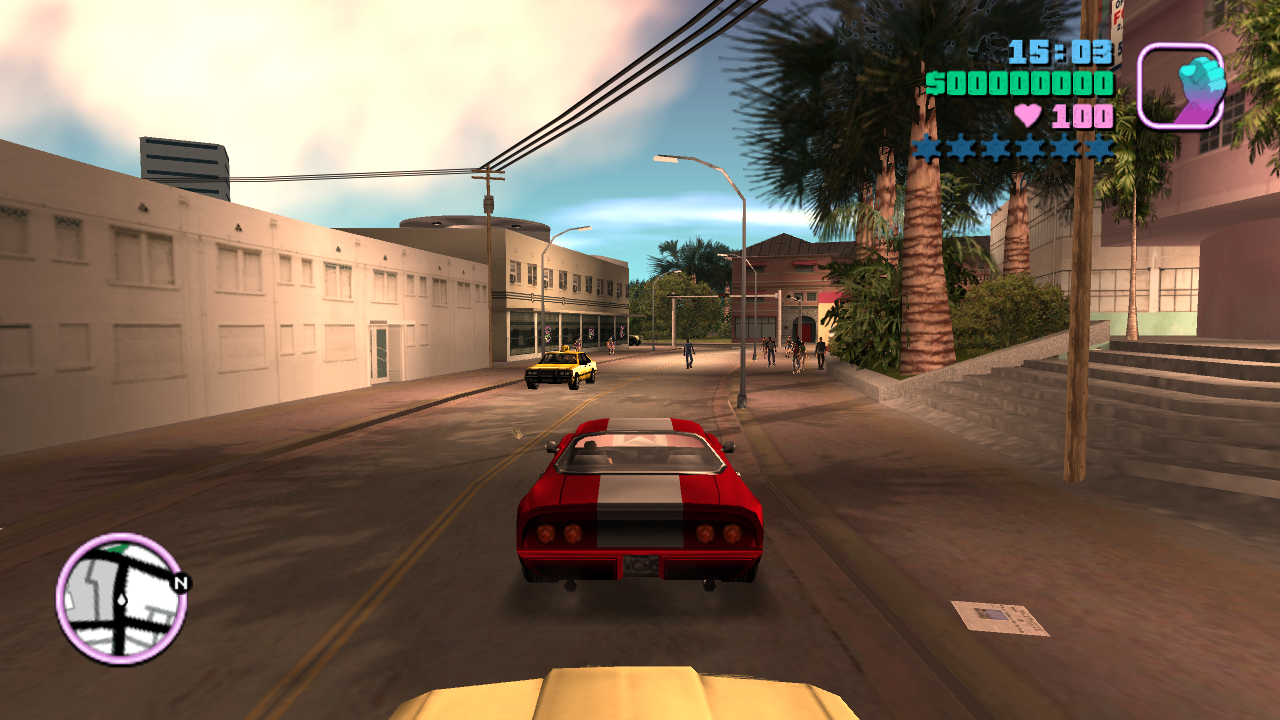
Task: Click the N compass marker on the radar
Action: [x=180, y=582]
